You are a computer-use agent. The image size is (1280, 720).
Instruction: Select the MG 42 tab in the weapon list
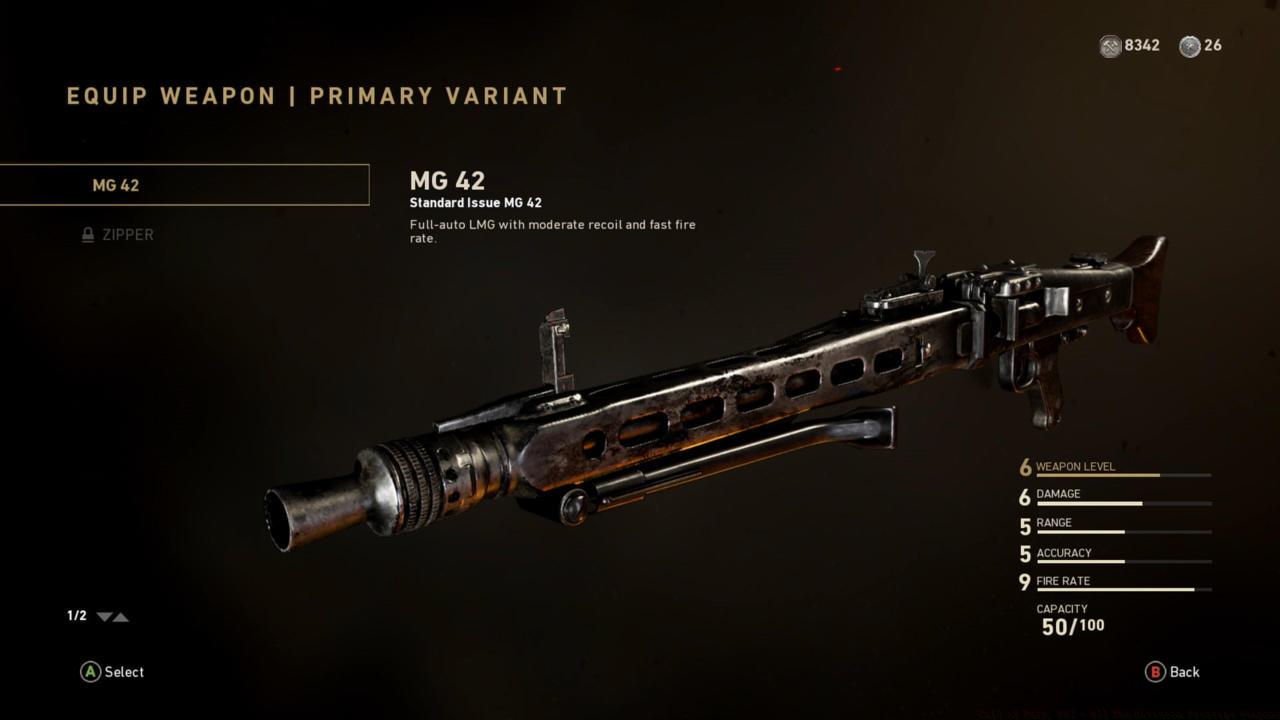coord(185,185)
